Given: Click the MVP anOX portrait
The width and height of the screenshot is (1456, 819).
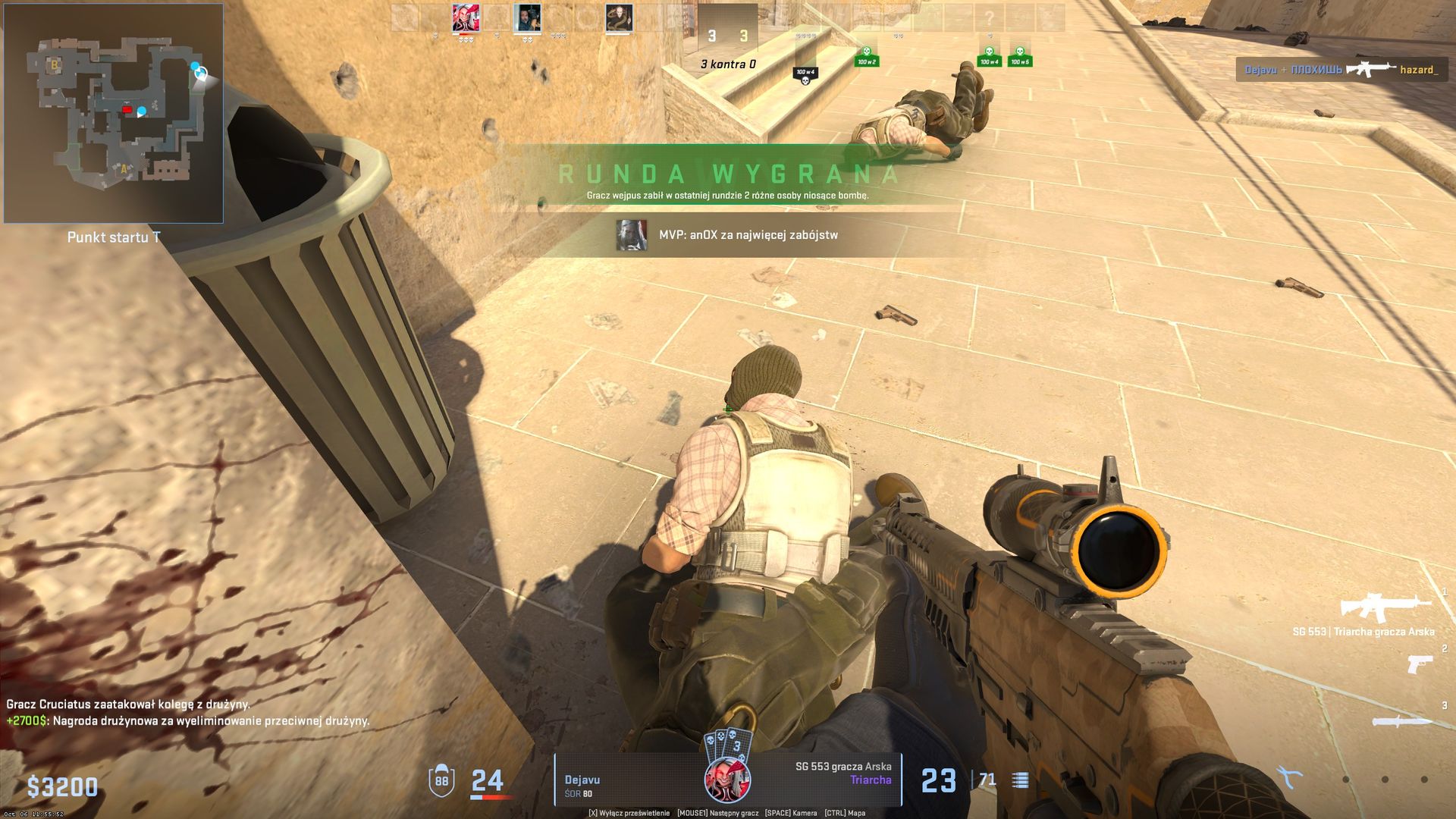Looking at the screenshot, I should pos(631,235).
